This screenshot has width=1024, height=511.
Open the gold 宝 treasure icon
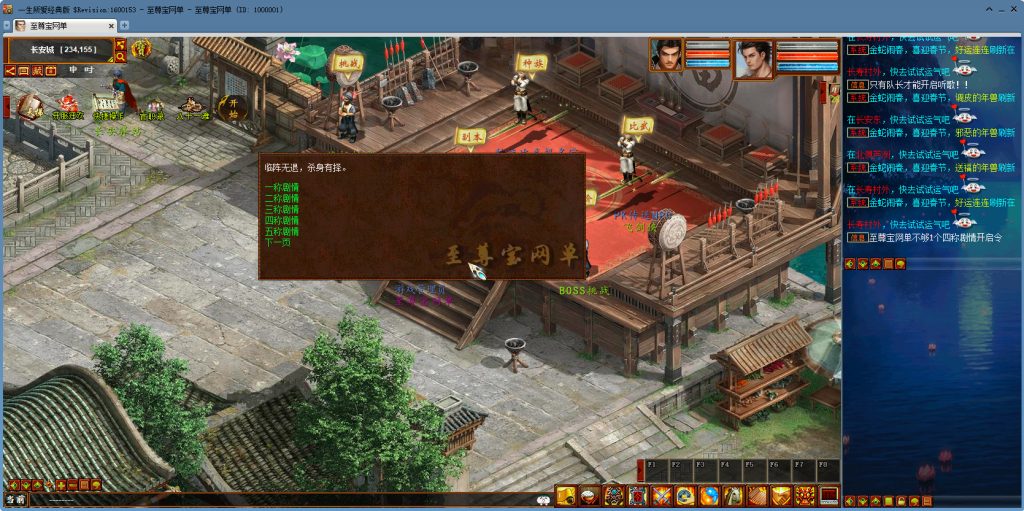pos(141,48)
